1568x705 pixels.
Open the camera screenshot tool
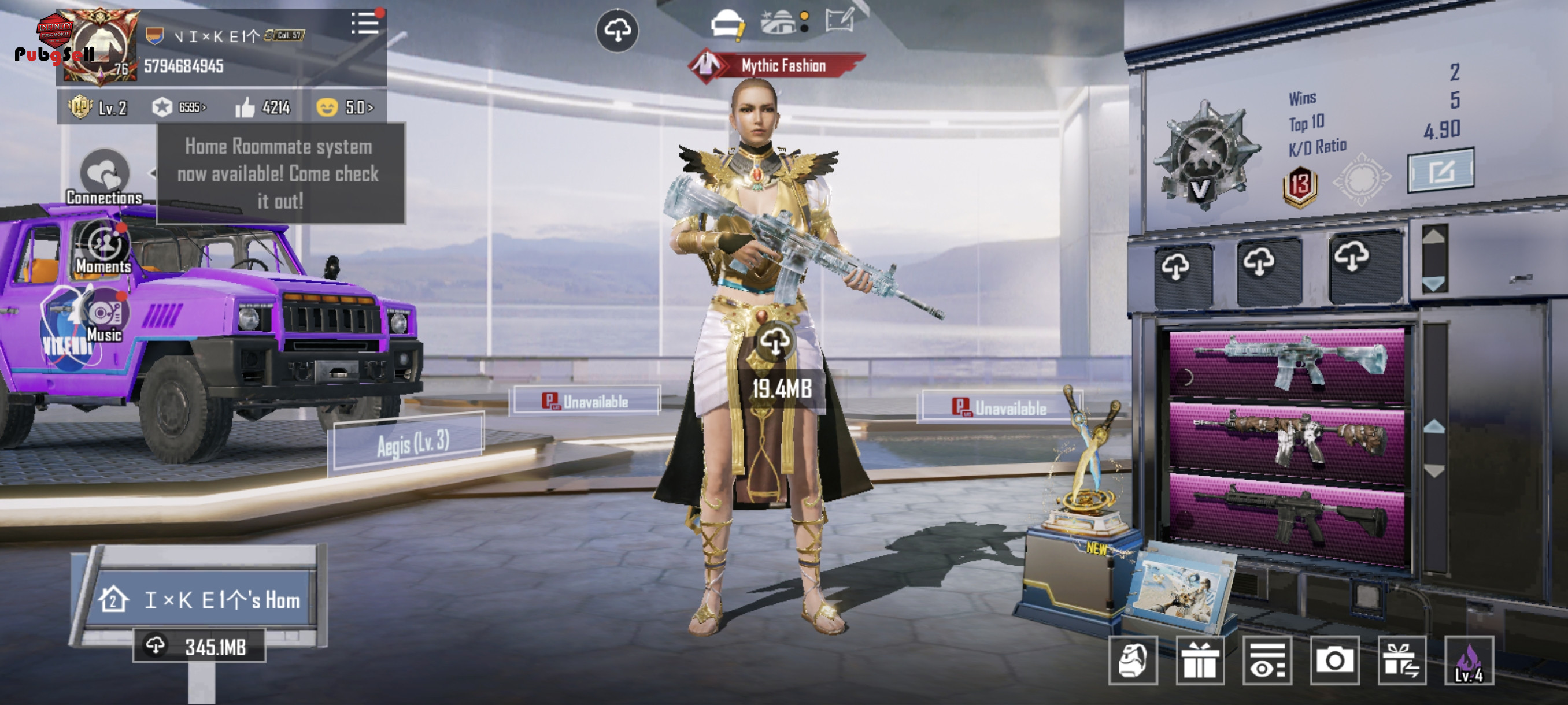point(1334,661)
